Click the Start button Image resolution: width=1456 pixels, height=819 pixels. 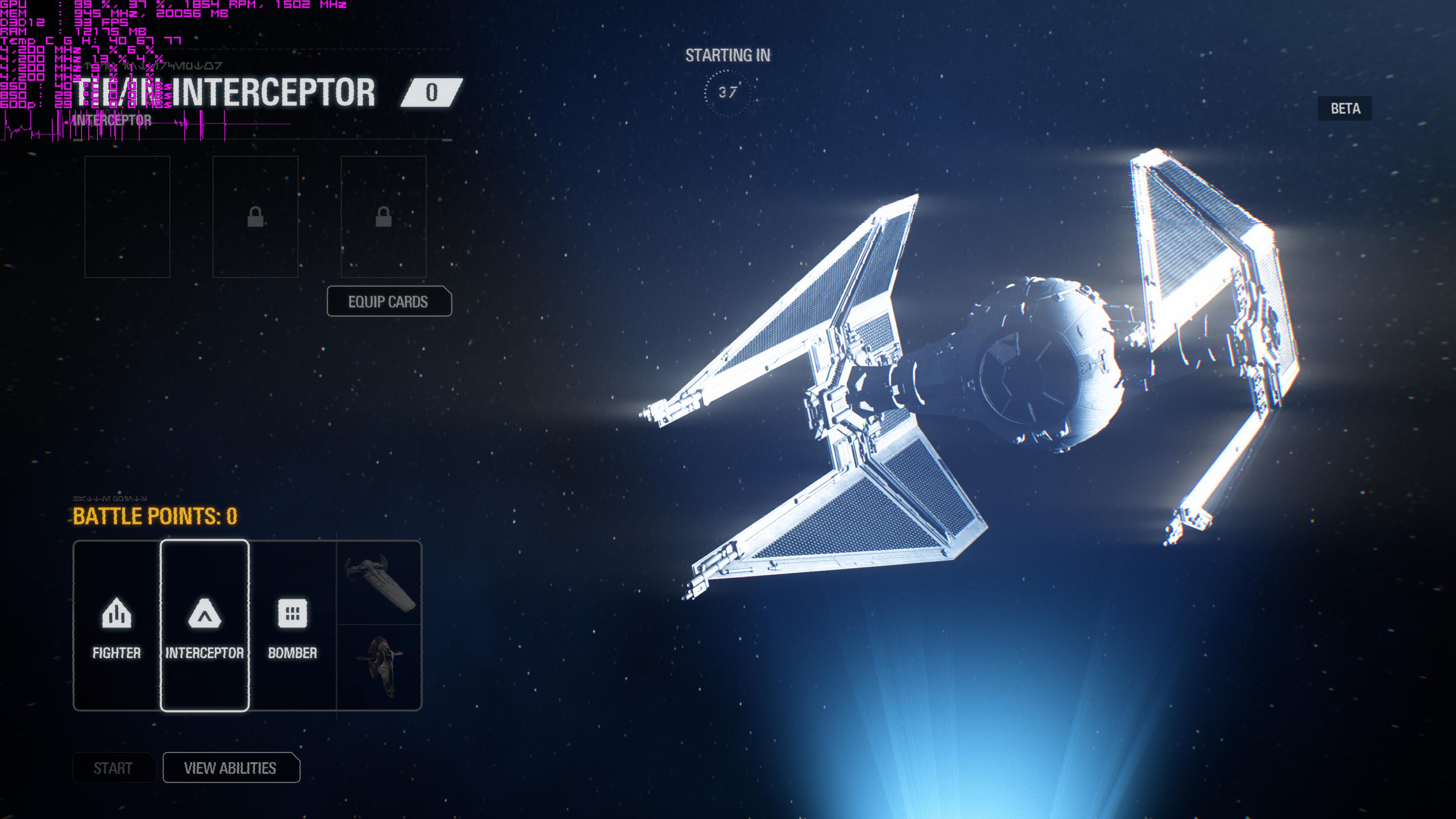click(x=113, y=768)
